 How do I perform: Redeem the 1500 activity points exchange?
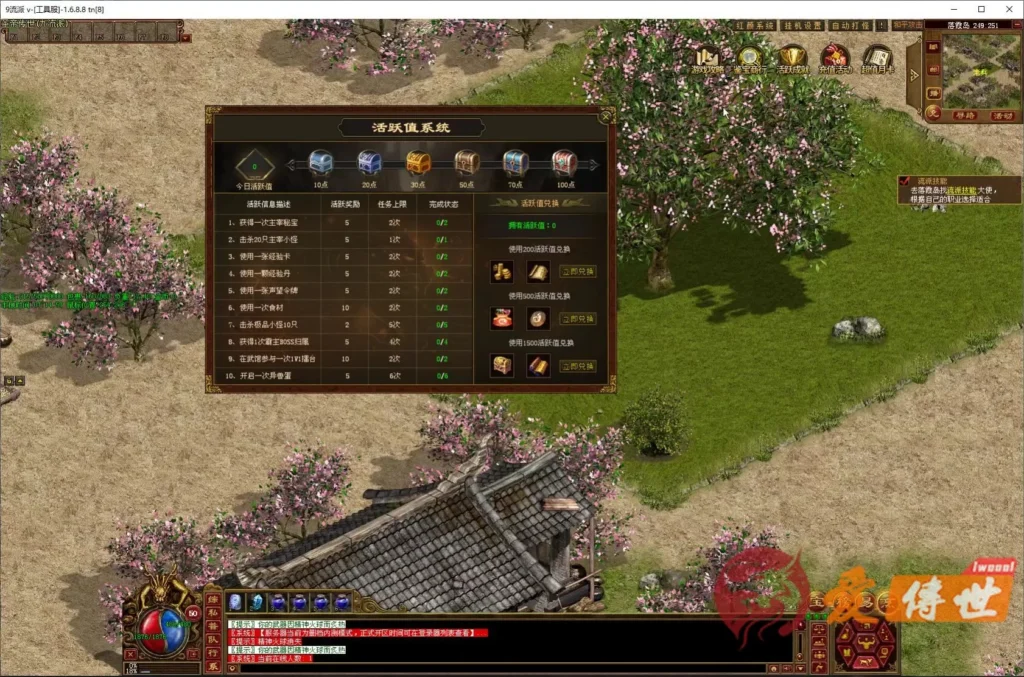point(577,367)
